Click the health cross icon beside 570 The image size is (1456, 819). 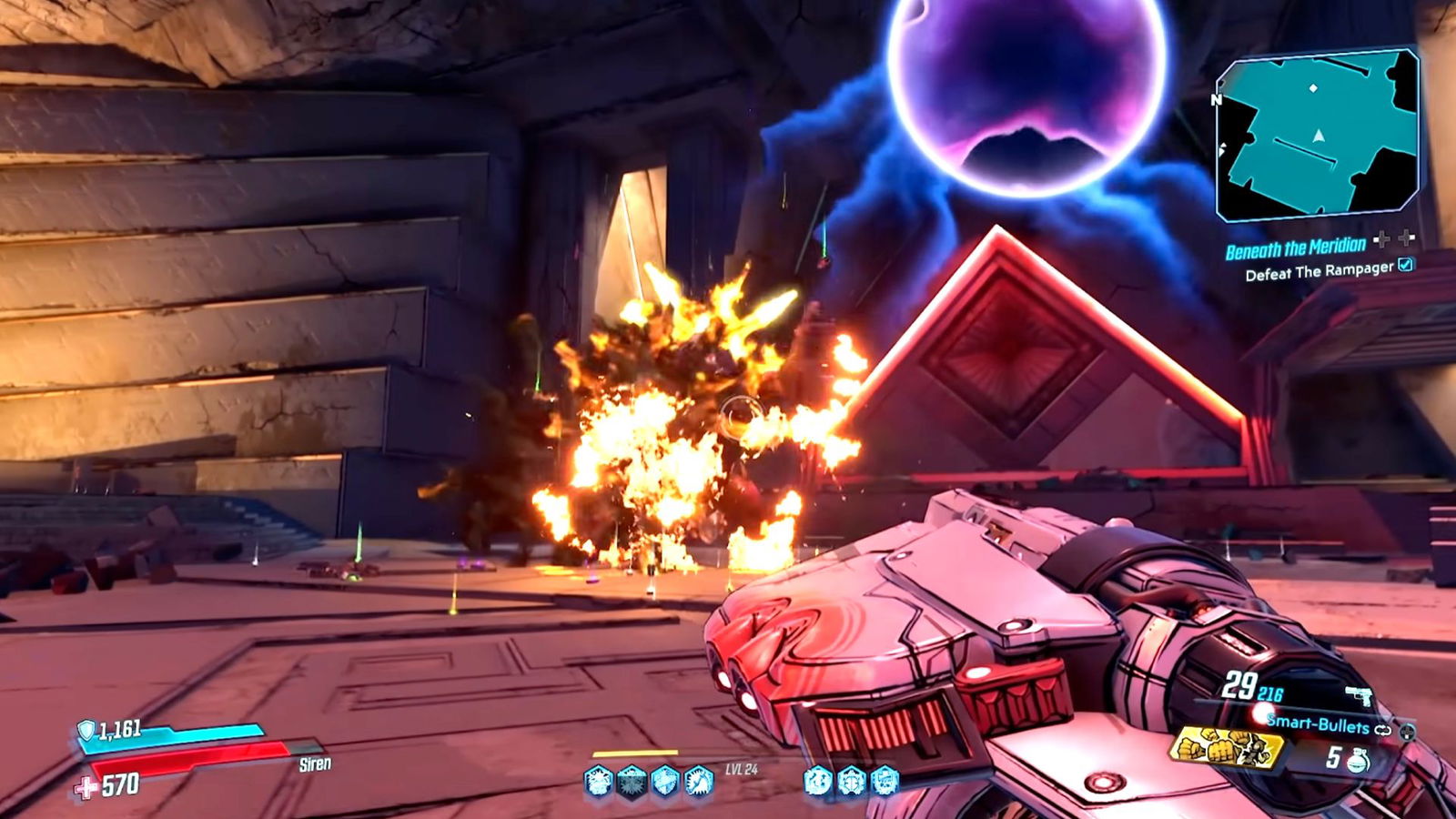tap(86, 786)
